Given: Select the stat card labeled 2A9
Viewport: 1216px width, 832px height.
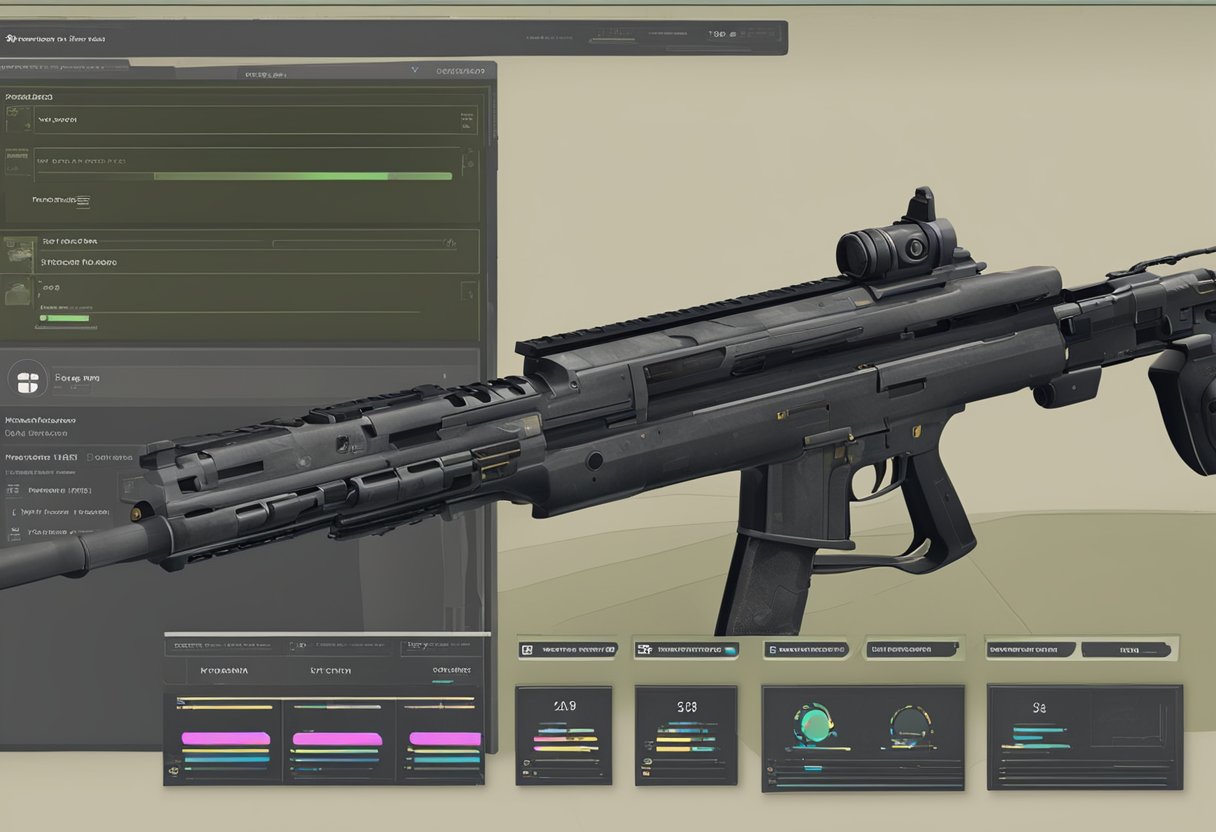Looking at the screenshot, I should (x=563, y=734).
